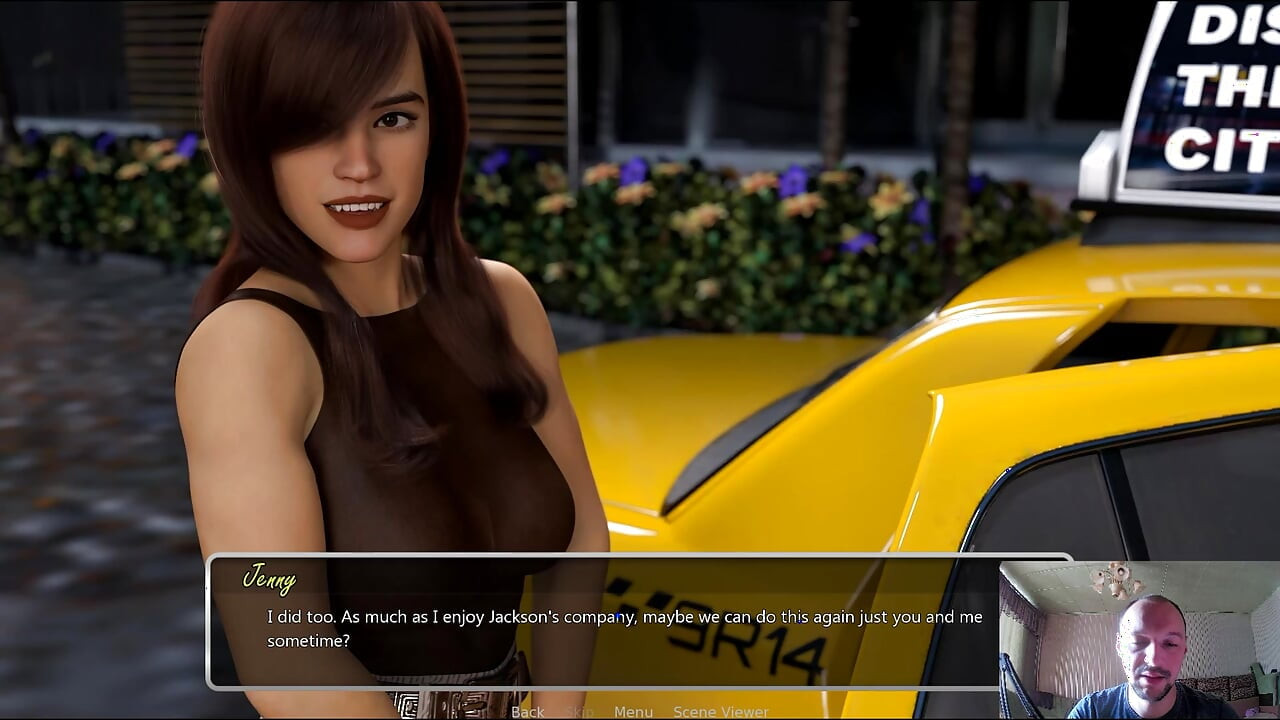Open the game Menu
Viewport: 1280px width, 720px height.
pos(633,711)
